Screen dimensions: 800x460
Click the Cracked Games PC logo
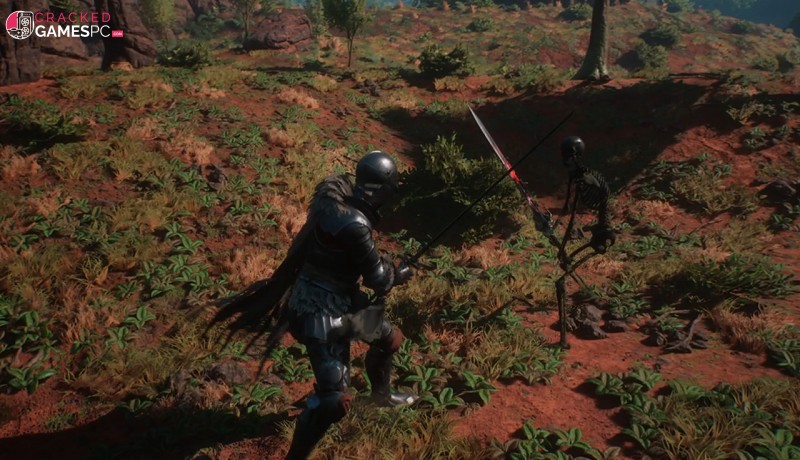pyautogui.click(x=64, y=24)
